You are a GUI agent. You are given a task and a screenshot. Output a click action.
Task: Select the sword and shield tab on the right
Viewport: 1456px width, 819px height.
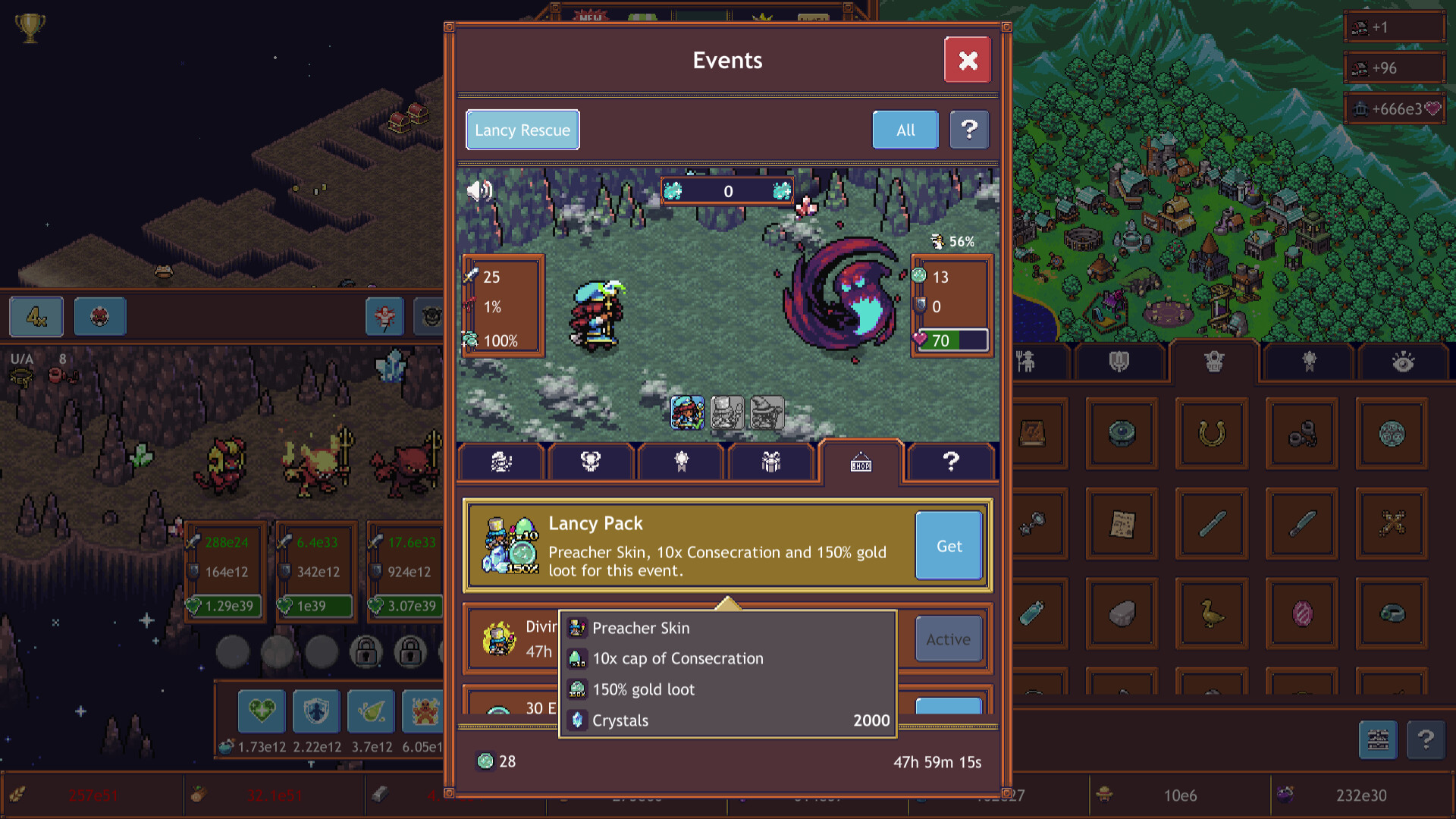(1121, 362)
